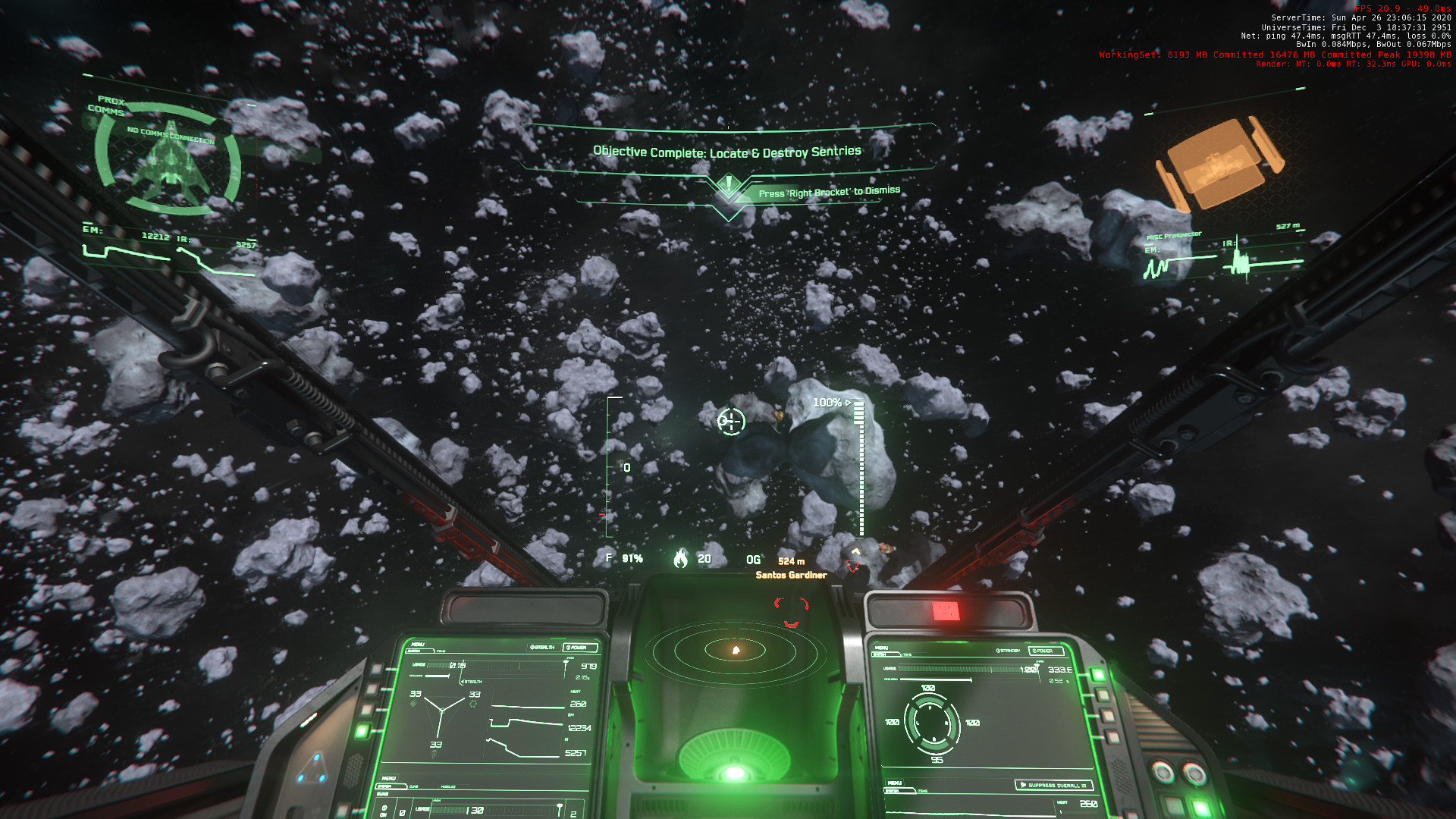Switch to the Missiles tab
The height and width of the screenshot is (819, 1456).
[x=448, y=786]
